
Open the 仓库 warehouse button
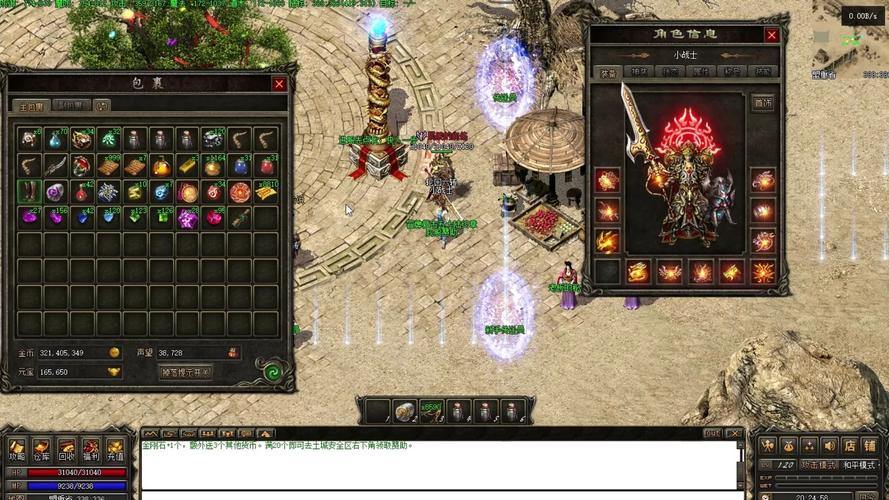(42, 448)
